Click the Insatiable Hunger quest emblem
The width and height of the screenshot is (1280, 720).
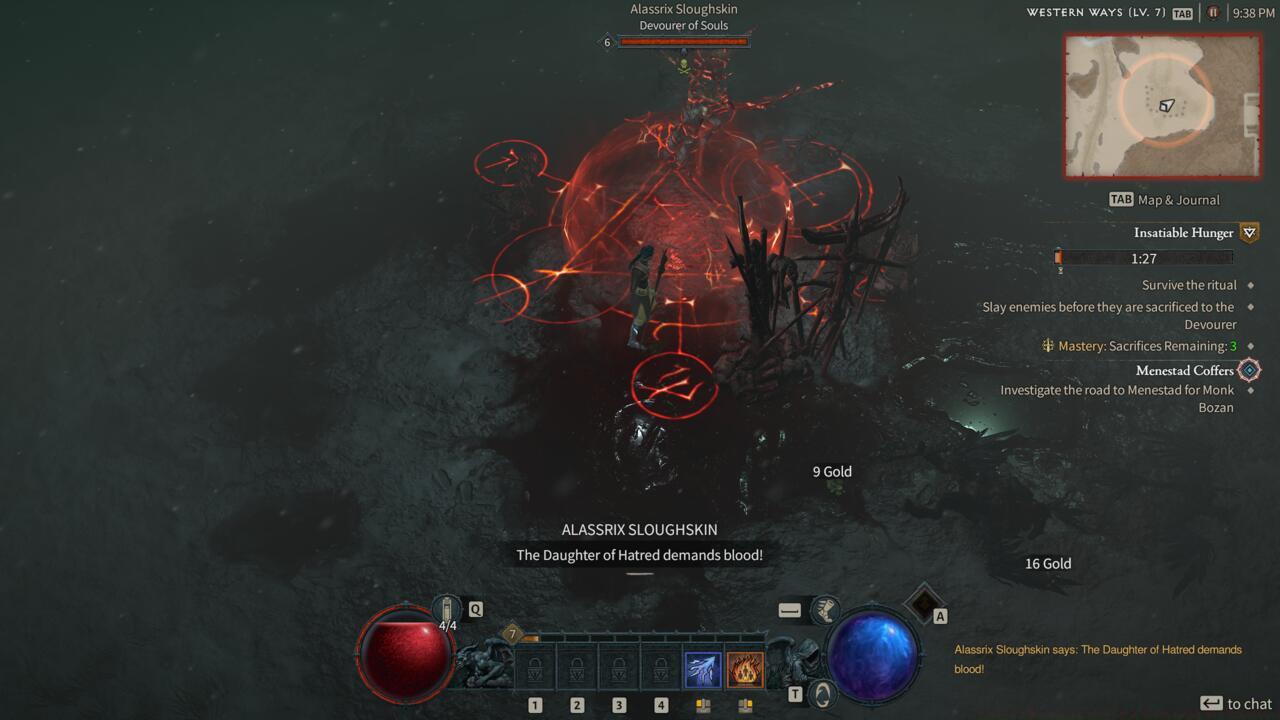tap(1247, 232)
